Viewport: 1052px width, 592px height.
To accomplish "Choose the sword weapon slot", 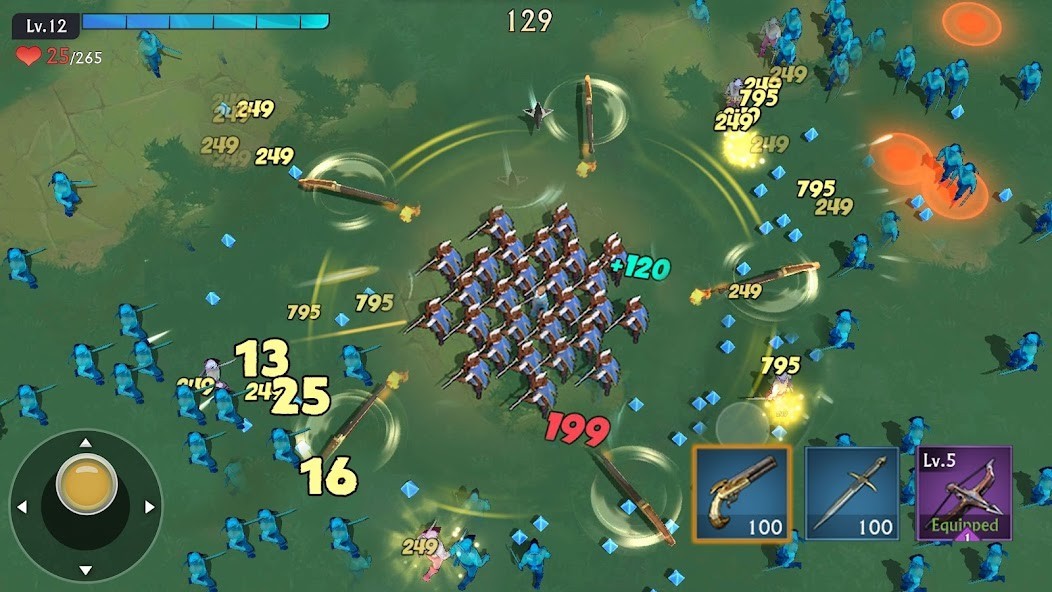I will [x=852, y=494].
